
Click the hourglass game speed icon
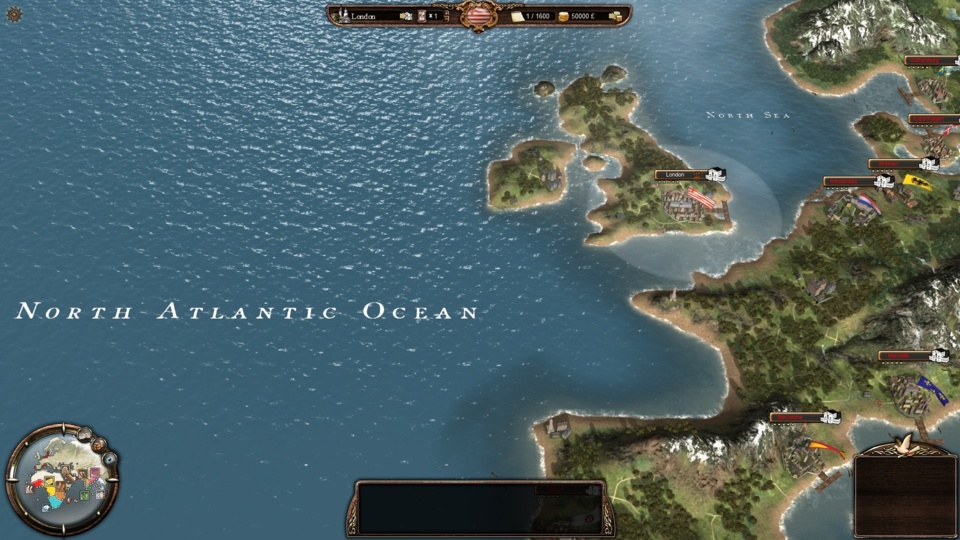pyautogui.click(x=422, y=16)
